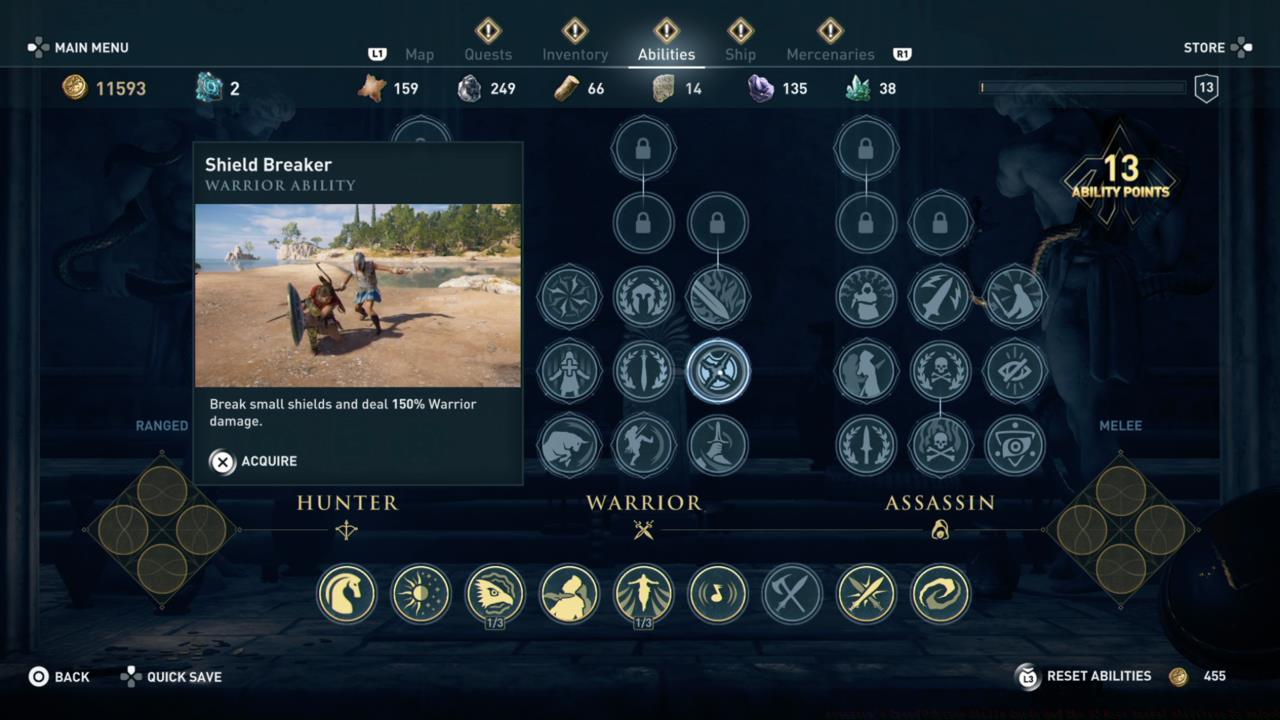Click the kicking figure ability in Warrior tree
This screenshot has width=1280, height=720.
click(x=643, y=446)
